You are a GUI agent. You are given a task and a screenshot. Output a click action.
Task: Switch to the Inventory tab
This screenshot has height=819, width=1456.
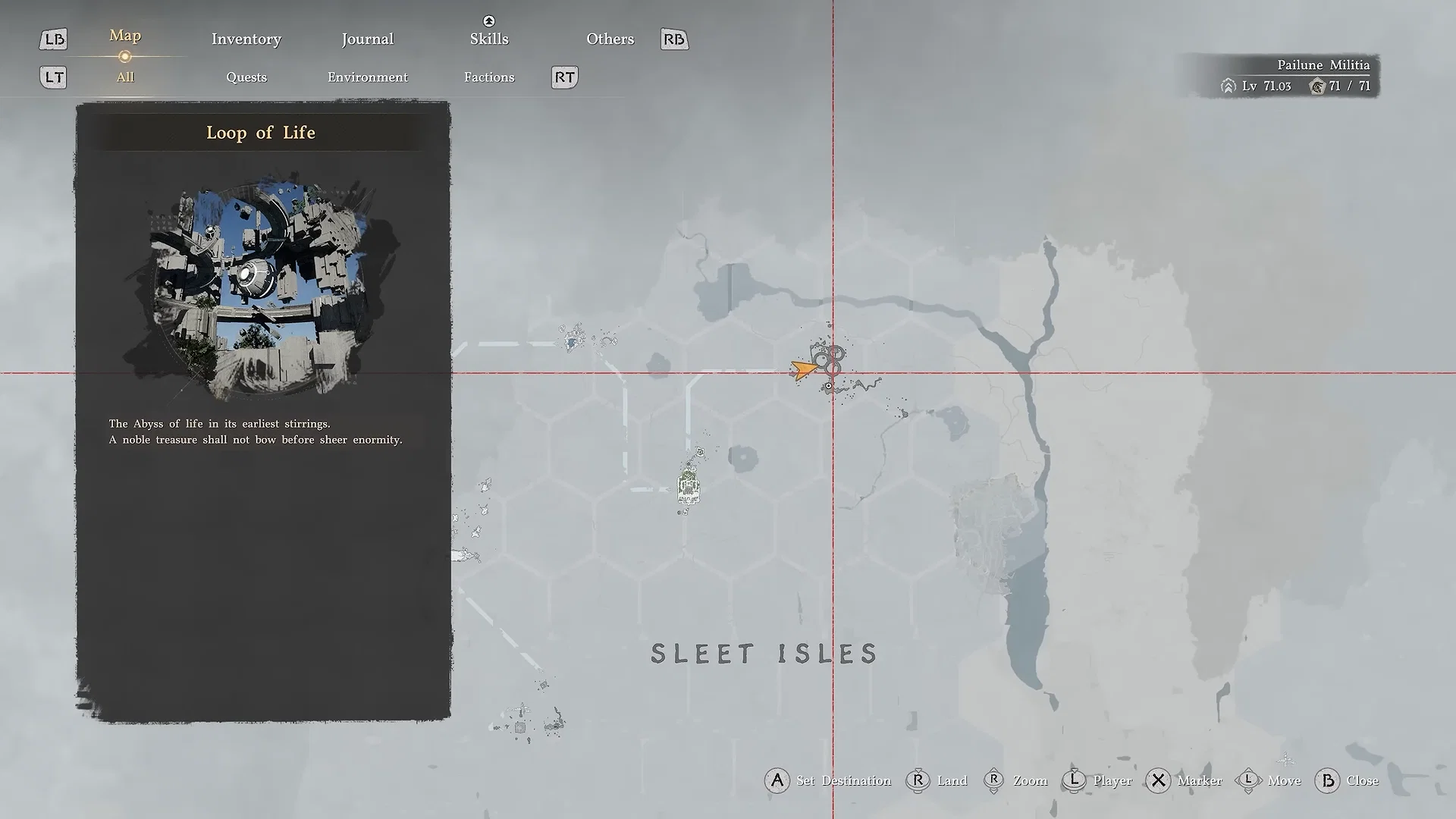[x=246, y=39]
